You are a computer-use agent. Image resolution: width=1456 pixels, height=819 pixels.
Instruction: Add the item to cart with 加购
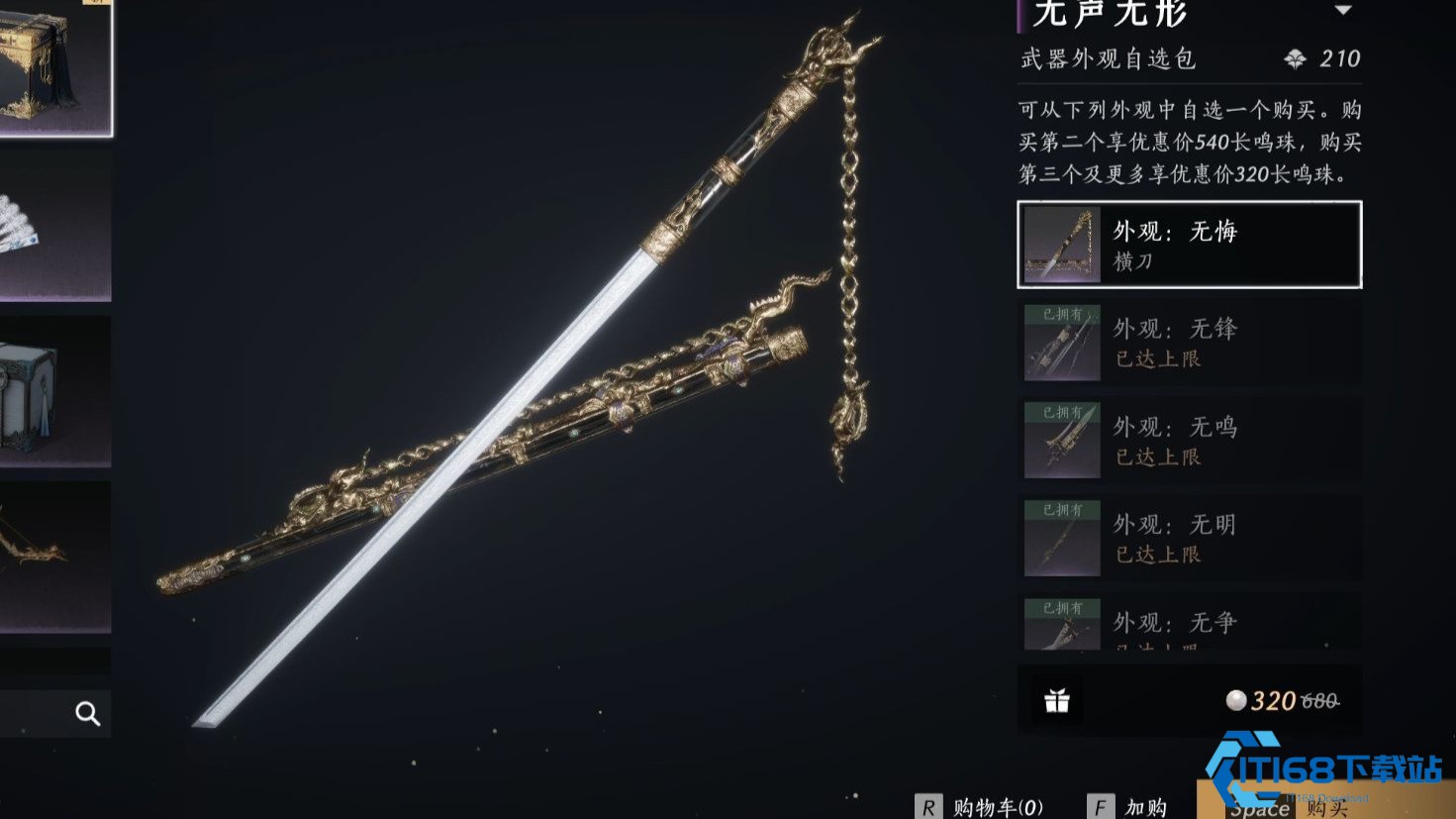pos(1128,806)
